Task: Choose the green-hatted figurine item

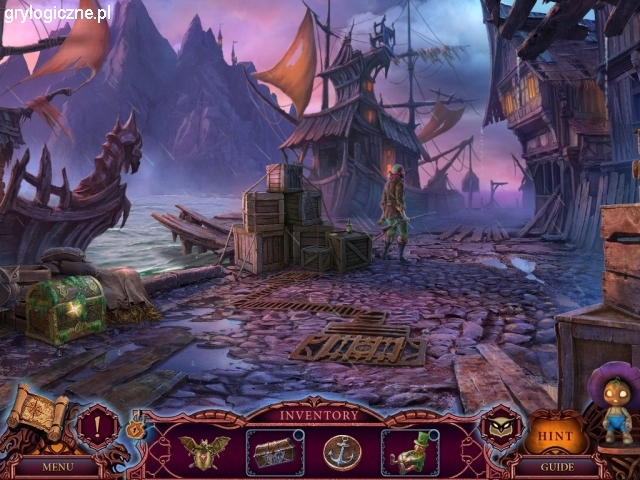Action: click(x=408, y=451)
